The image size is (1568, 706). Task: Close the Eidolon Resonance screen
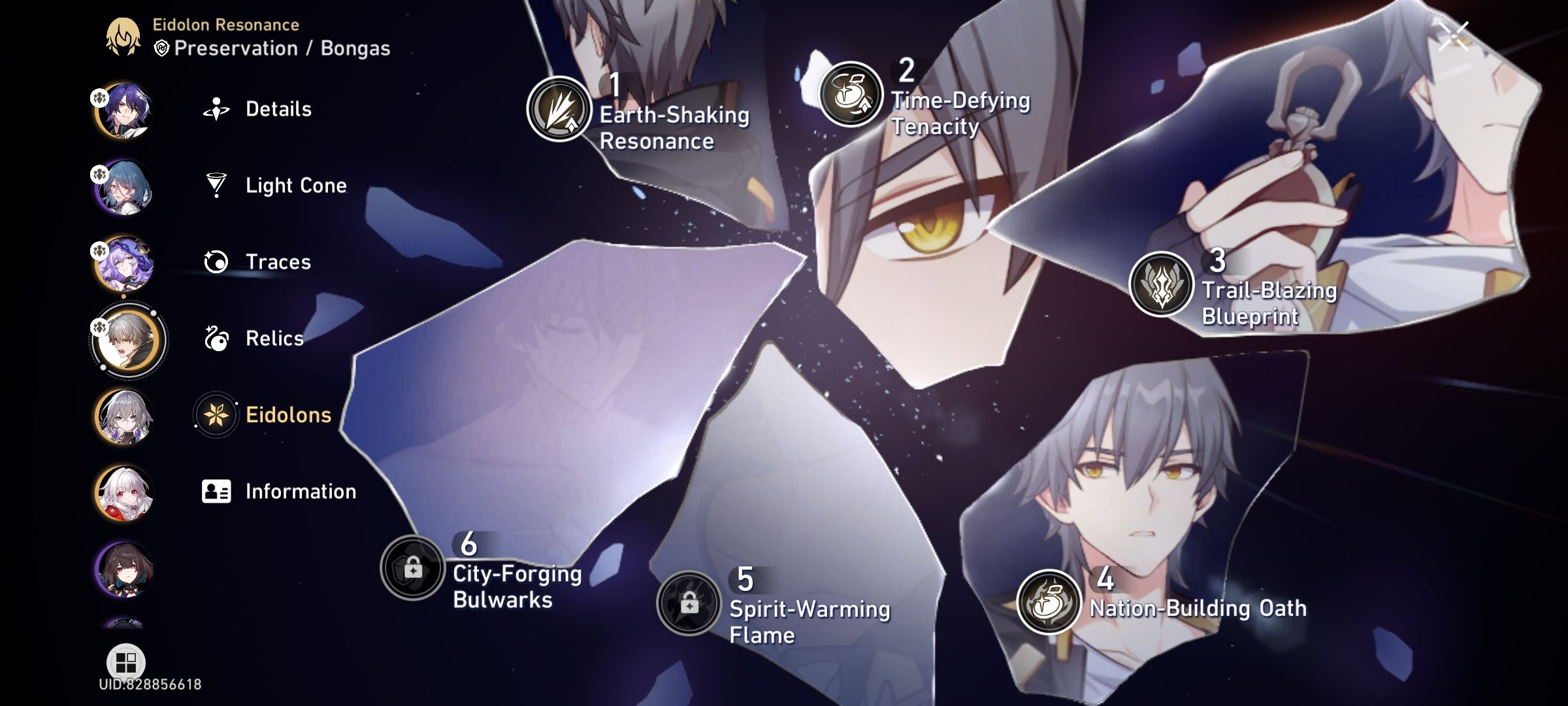[1453, 37]
